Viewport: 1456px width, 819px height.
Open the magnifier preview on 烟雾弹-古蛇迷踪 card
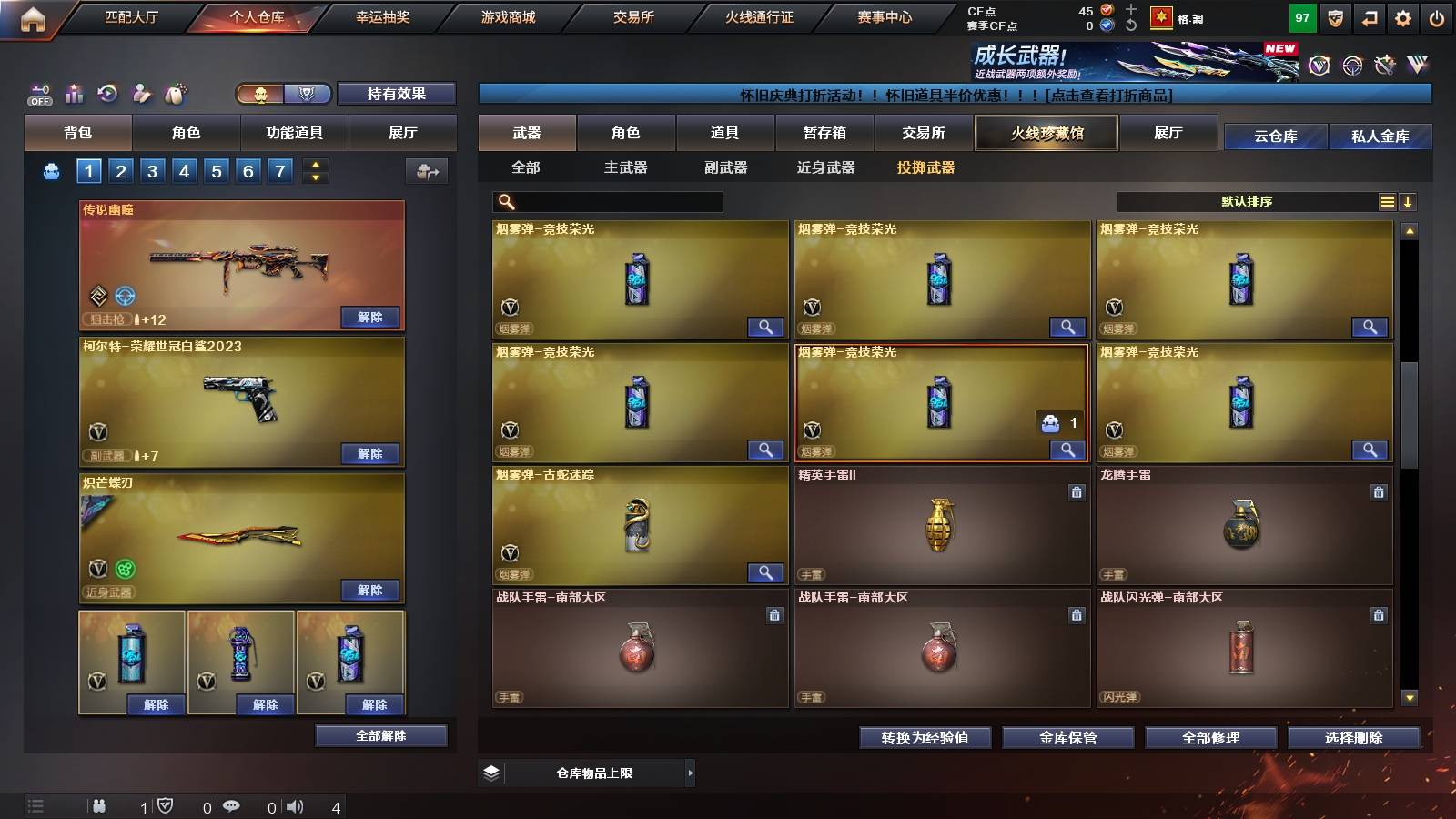[x=767, y=572]
